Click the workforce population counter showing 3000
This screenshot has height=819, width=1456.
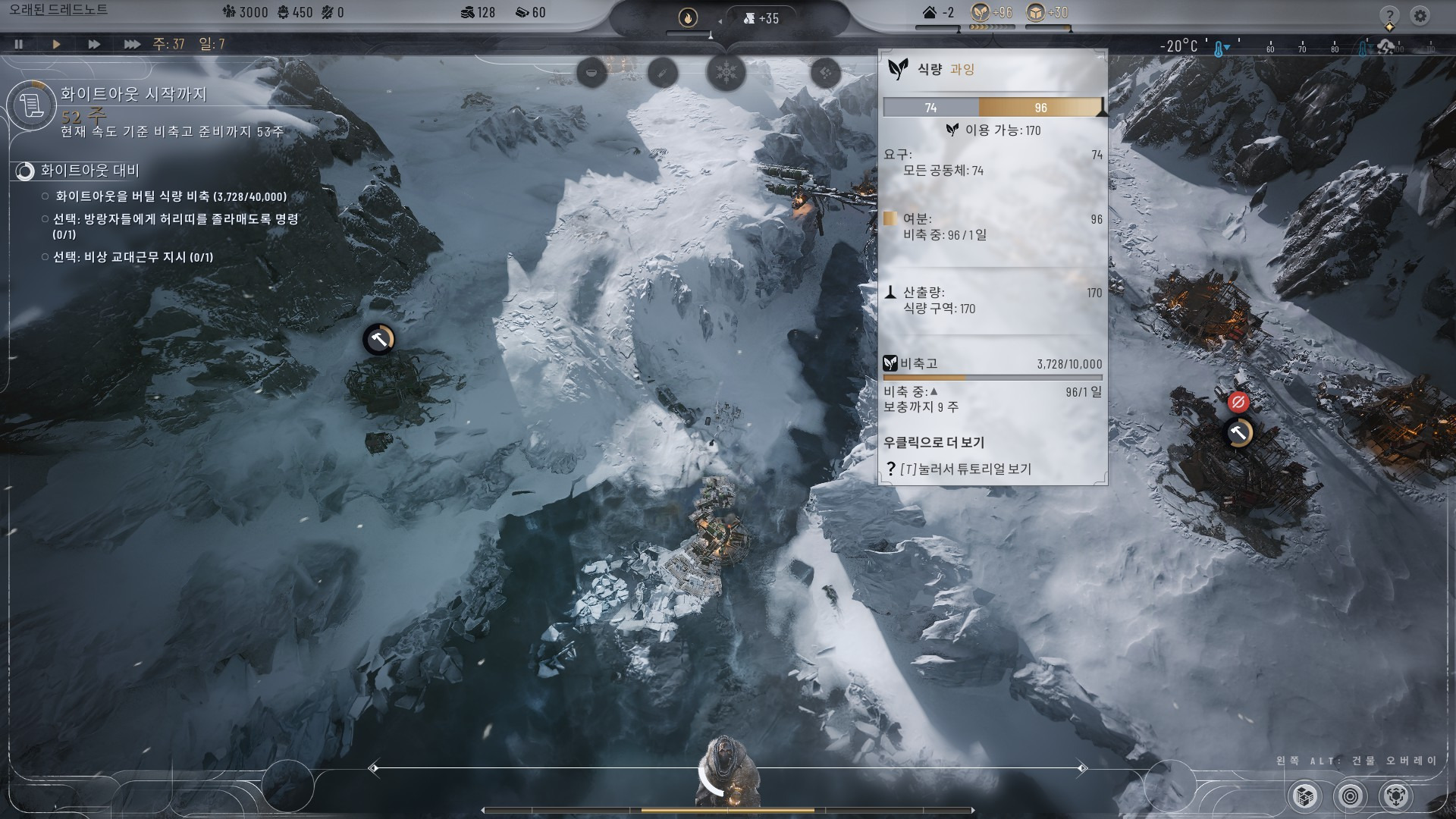click(246, 12)
